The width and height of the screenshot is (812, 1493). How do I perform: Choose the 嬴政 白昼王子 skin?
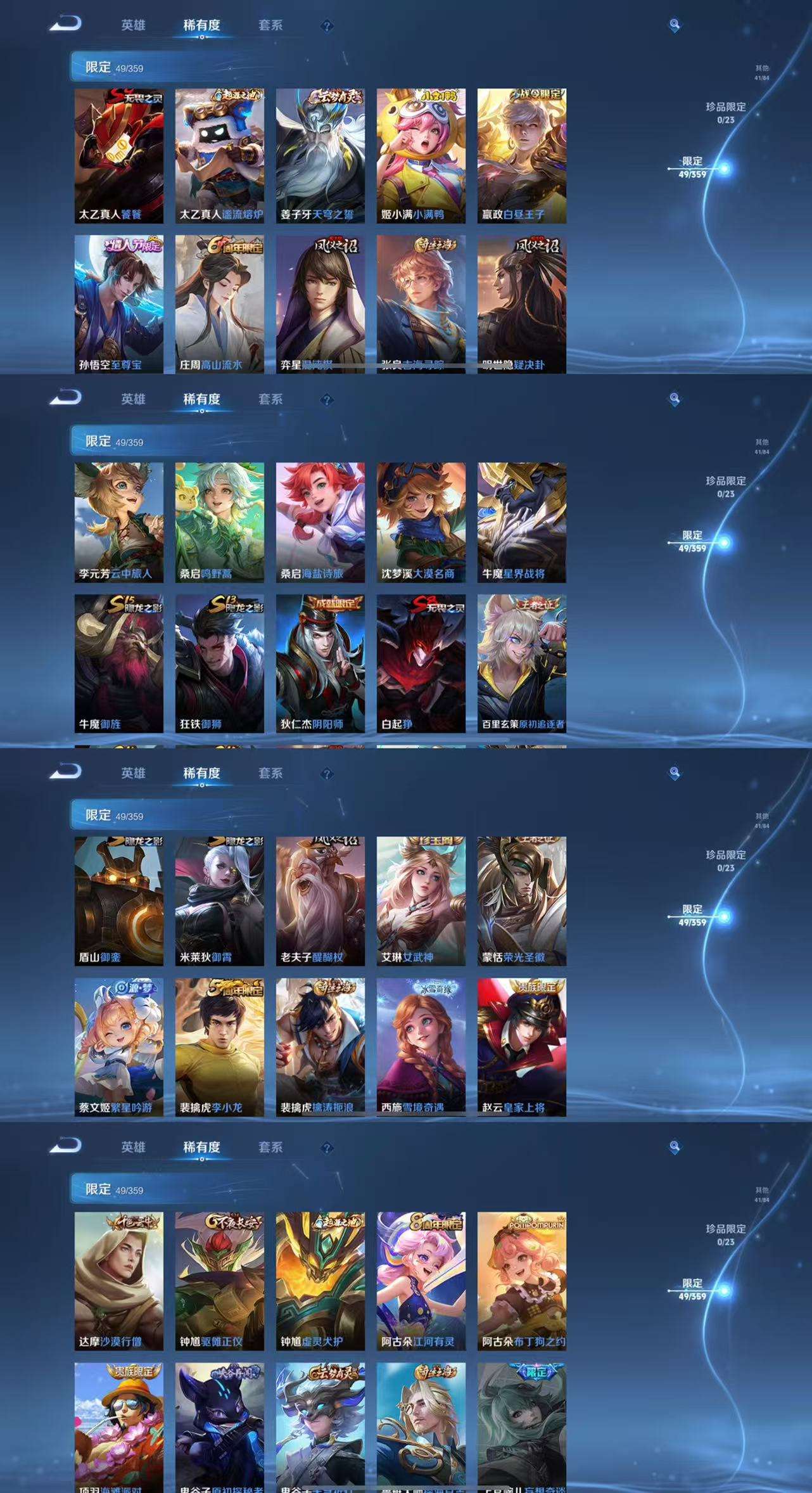521,155
